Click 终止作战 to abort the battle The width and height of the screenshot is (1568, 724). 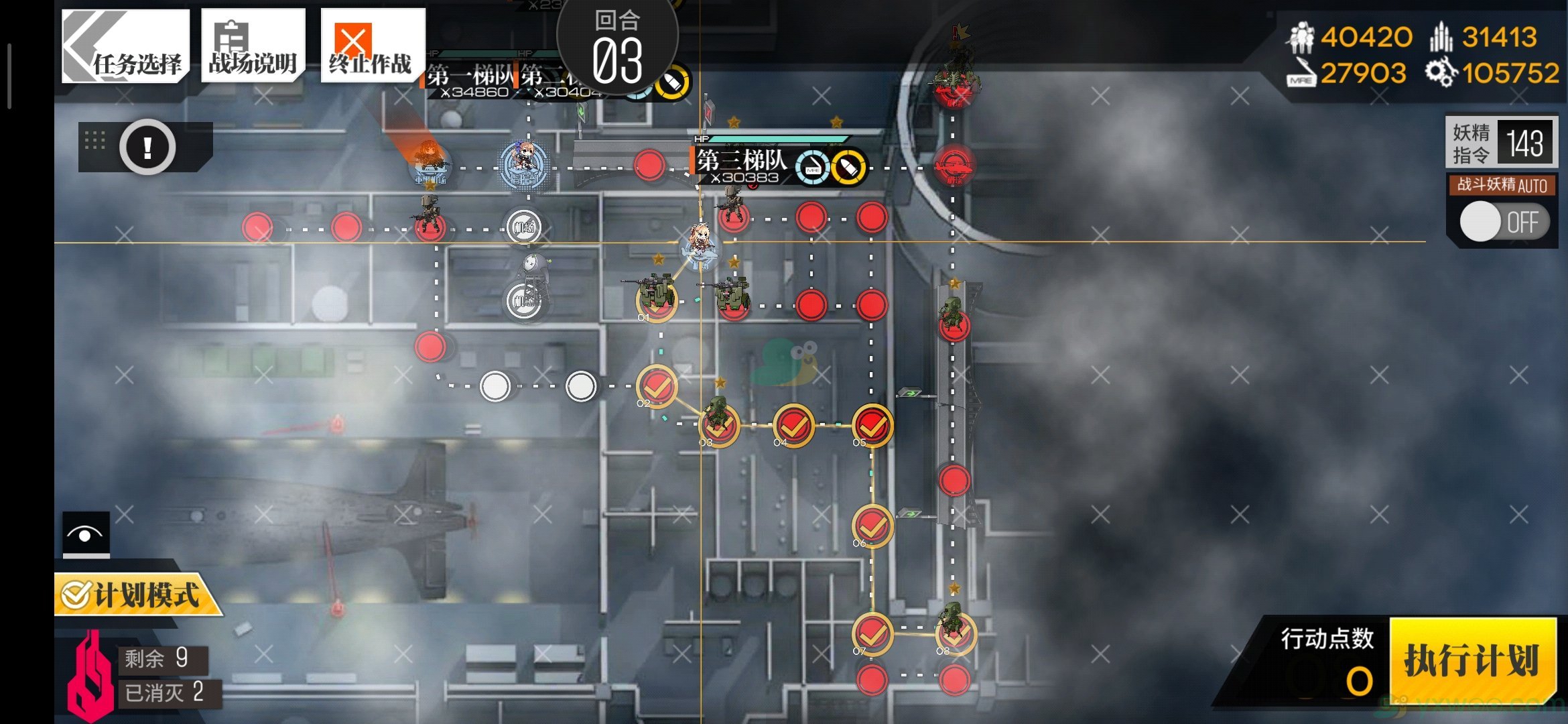[372, 46]
